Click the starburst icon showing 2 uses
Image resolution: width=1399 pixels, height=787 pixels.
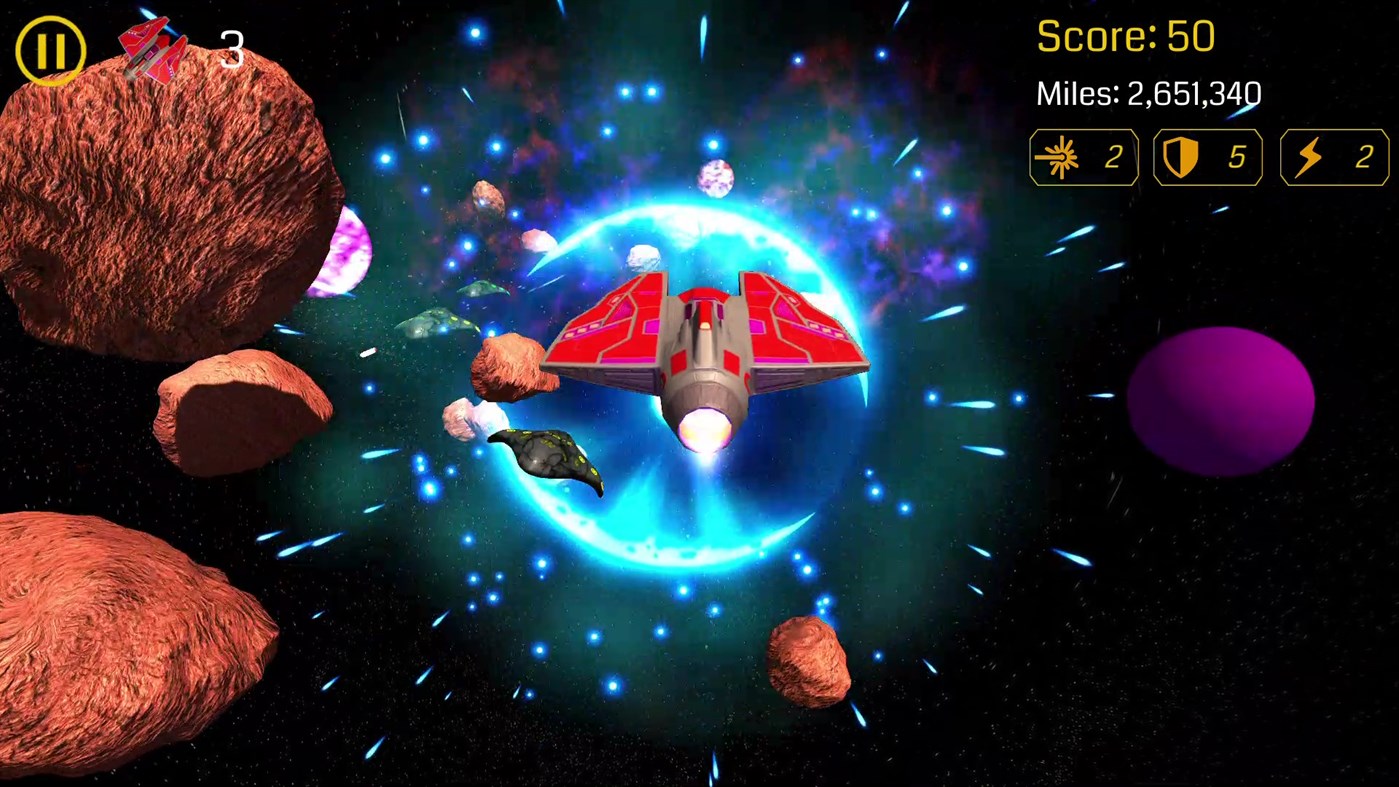[x=1083, y=157]
